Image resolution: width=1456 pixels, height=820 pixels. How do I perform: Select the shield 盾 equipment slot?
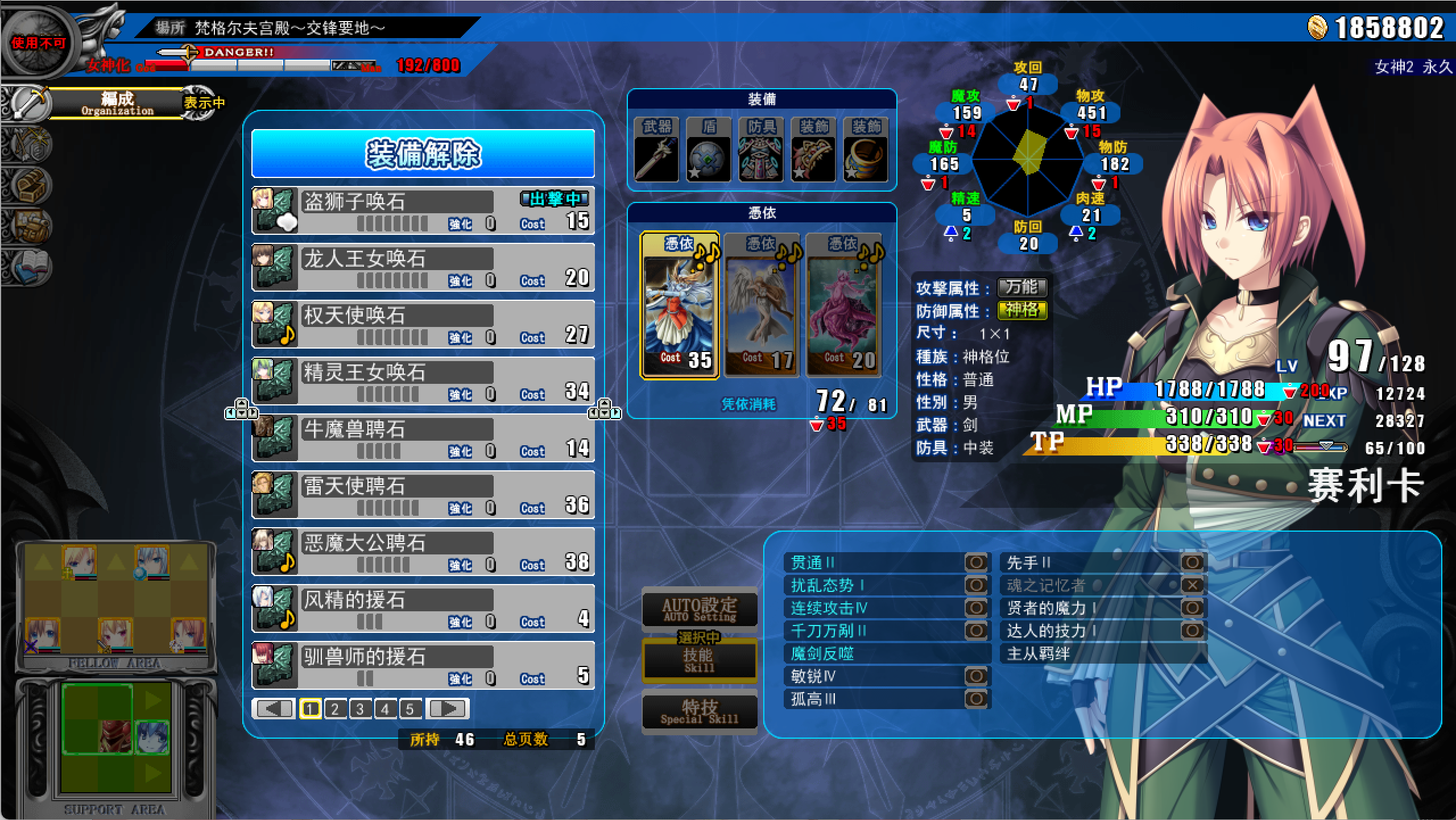[x=709, y=151]
